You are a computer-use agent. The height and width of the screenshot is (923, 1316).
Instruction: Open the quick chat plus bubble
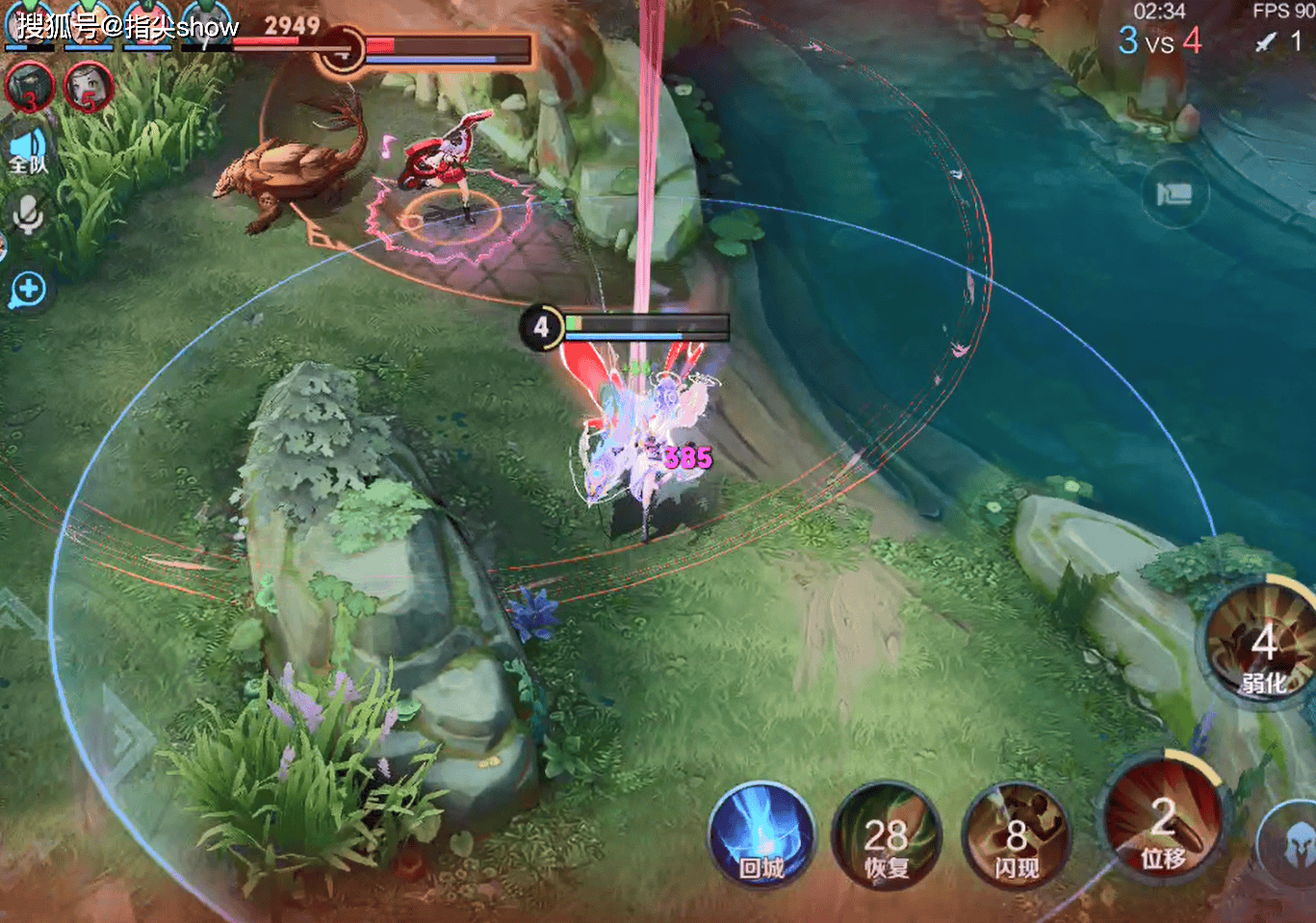(x=28, y=289)
